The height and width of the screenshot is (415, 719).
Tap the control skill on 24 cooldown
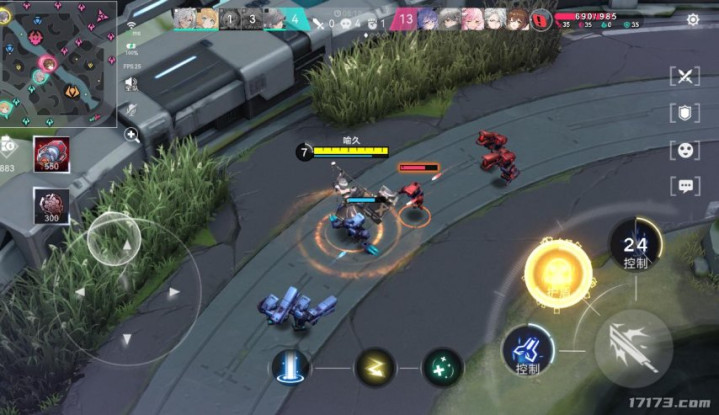(636, 246)
